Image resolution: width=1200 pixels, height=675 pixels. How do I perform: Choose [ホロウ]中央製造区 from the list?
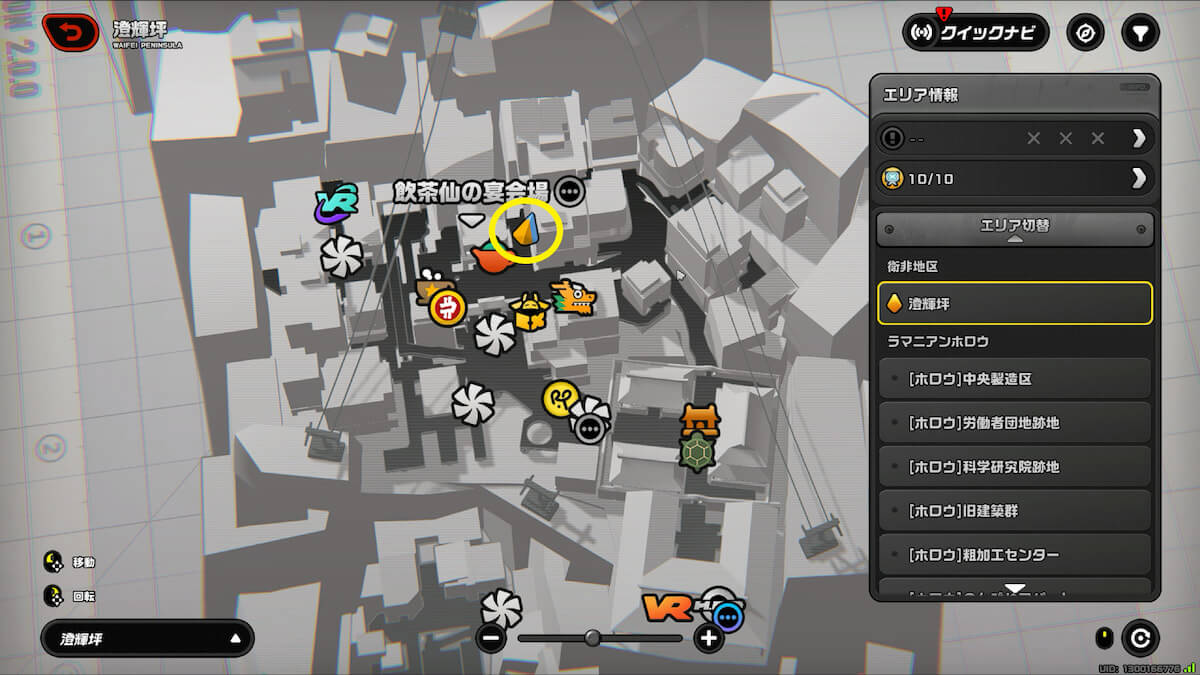[1014, 379]
